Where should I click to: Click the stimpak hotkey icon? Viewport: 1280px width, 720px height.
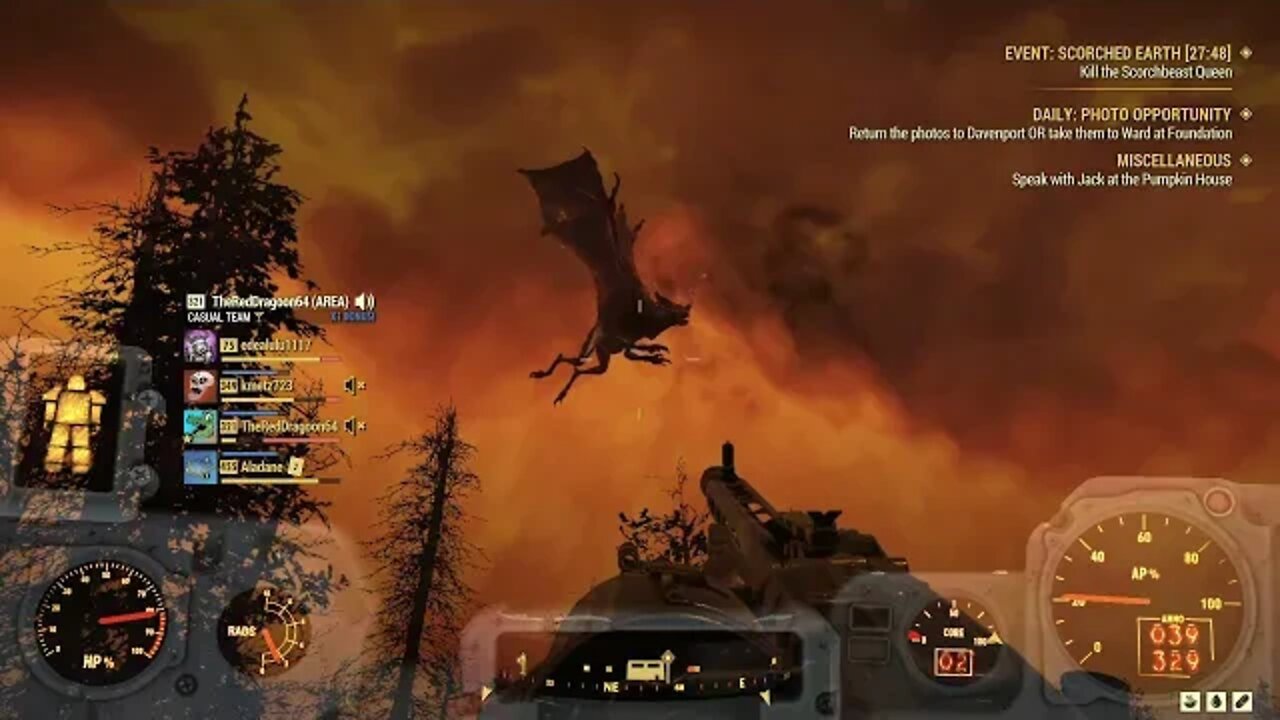(x=1242, y=701)
